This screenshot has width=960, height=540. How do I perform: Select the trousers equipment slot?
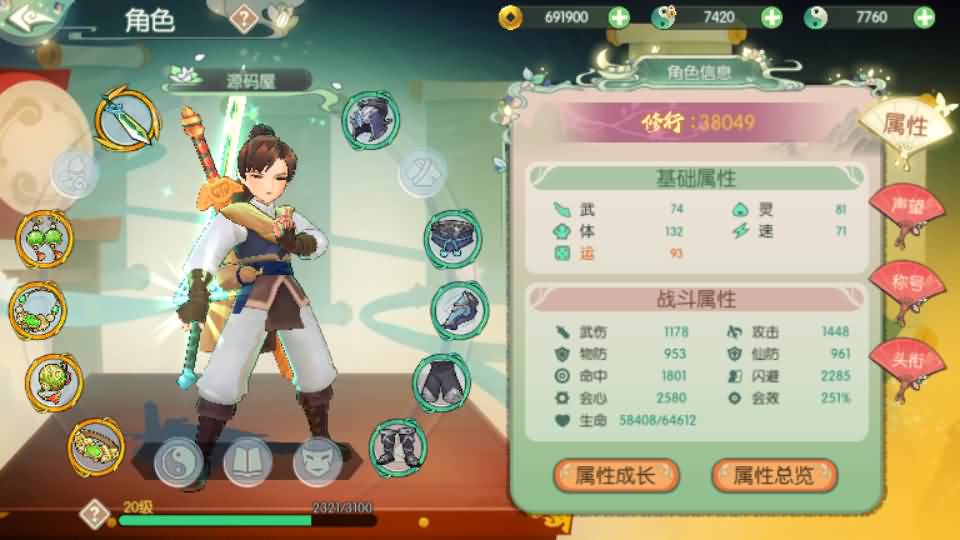click(441, 381)
